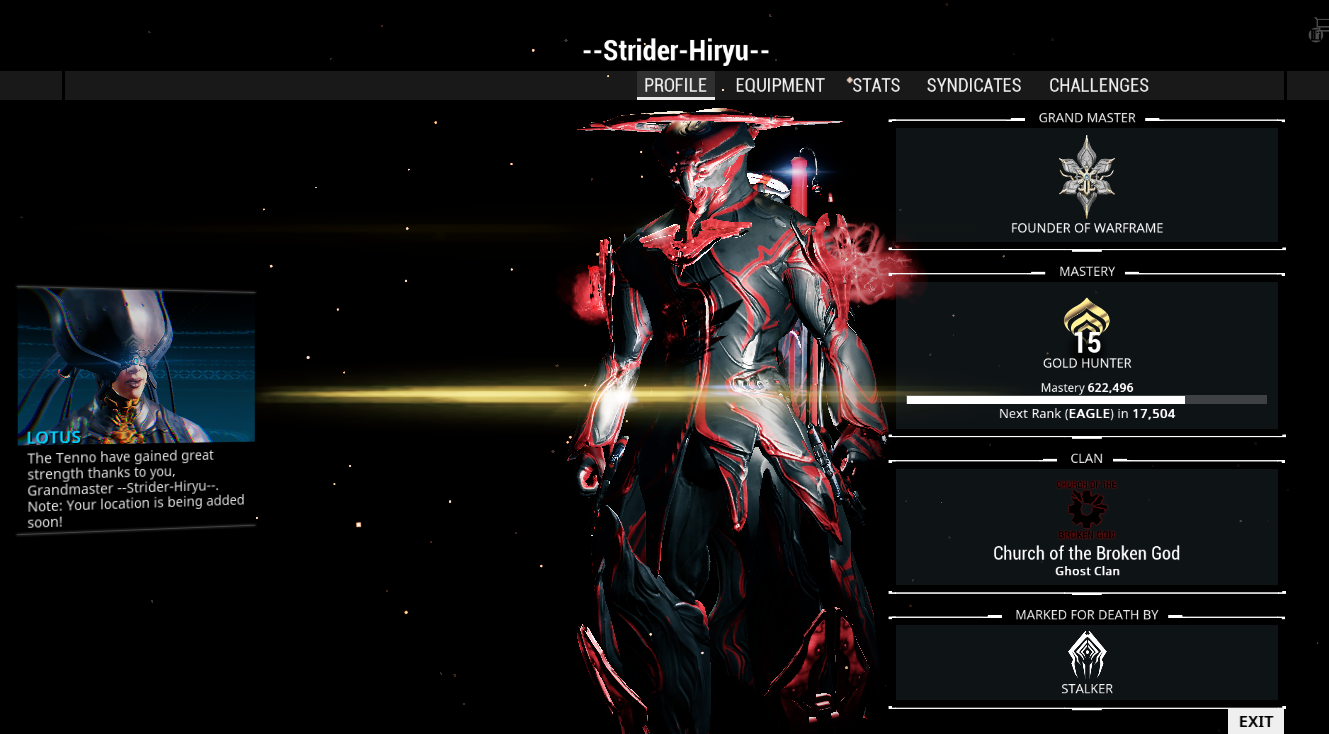1329x734 pixels.
Task: Click the mastery rank 15 badge
Action: [x=1086, y=340]
